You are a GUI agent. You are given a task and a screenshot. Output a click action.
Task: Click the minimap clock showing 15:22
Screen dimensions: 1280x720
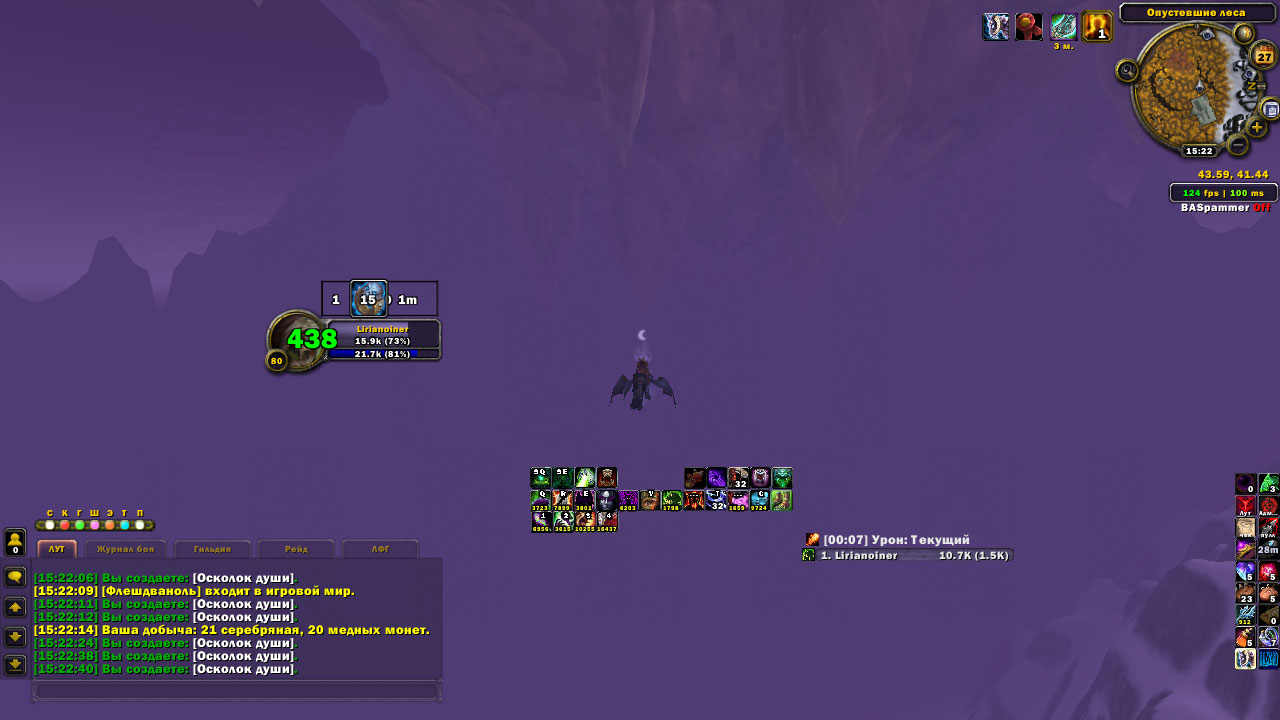pos(1198,151)
